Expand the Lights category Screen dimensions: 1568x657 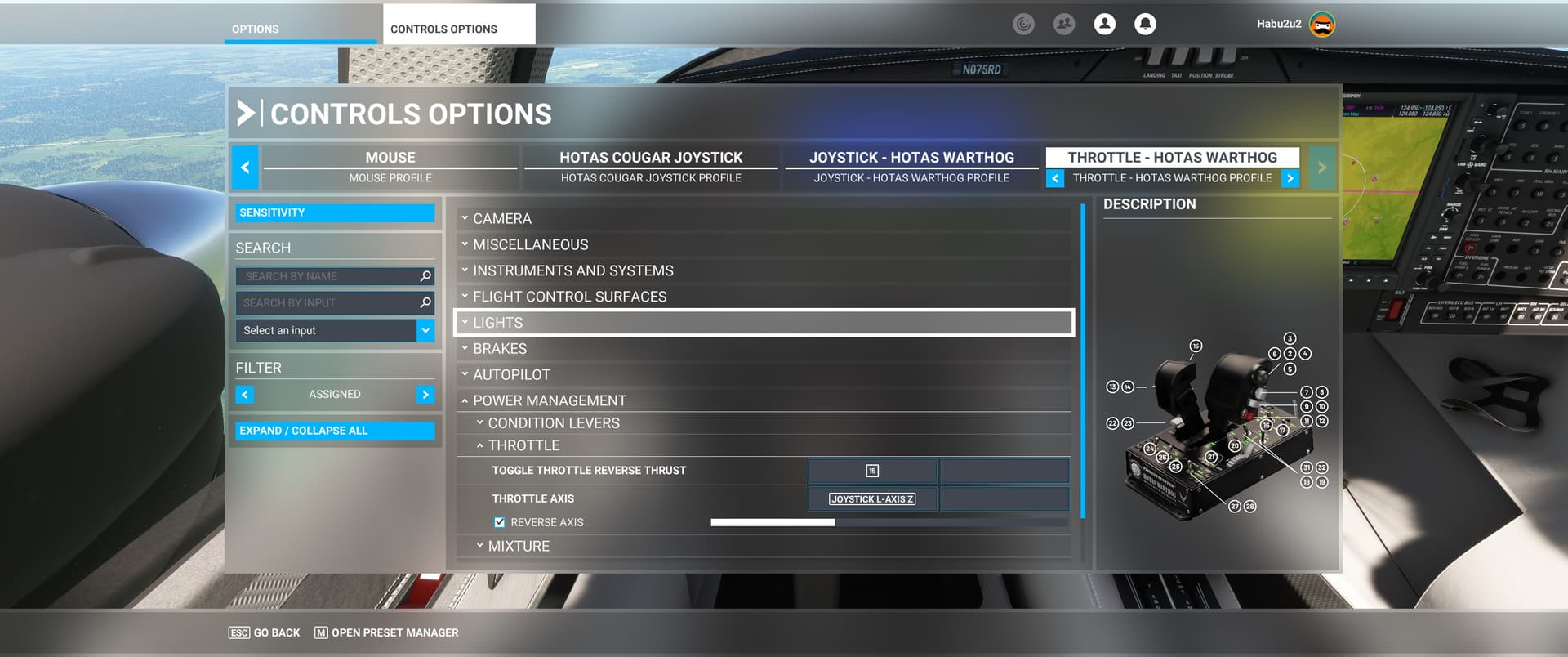[764, 322]
